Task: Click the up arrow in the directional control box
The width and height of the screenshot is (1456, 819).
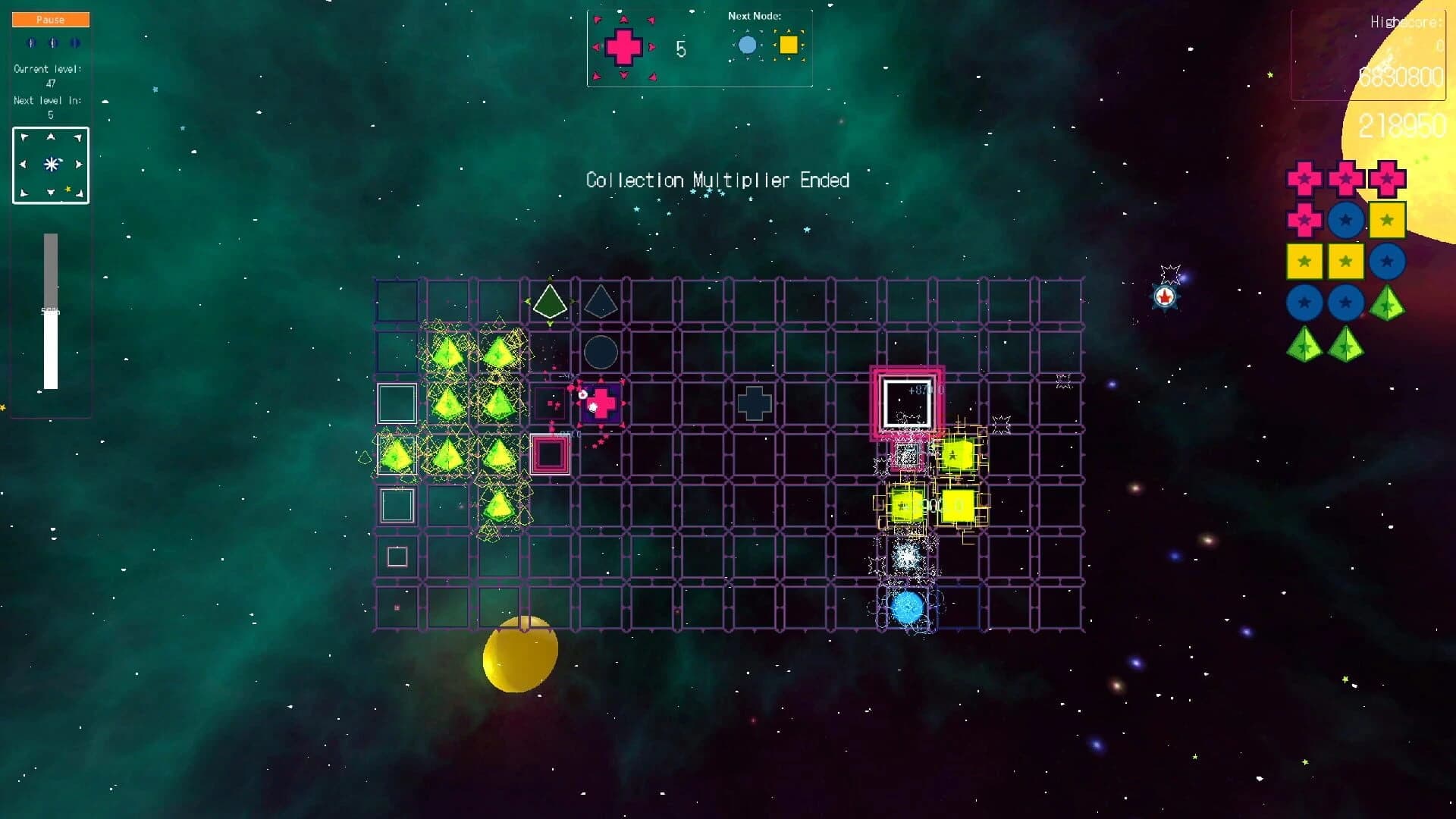Action: point(50,138)
